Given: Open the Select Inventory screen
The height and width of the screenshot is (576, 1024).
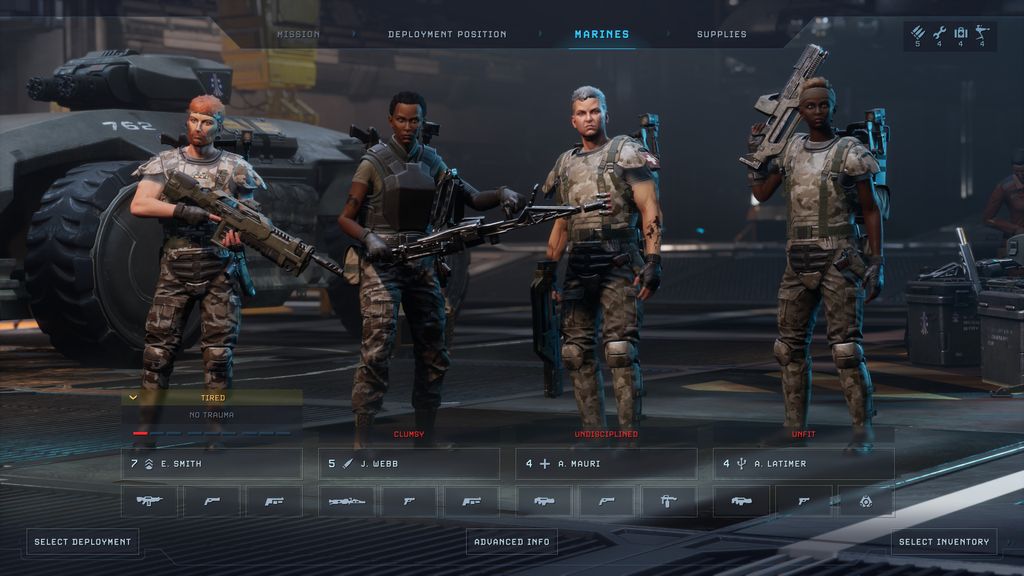Looking at the screenshot, I should coord(944,542).
